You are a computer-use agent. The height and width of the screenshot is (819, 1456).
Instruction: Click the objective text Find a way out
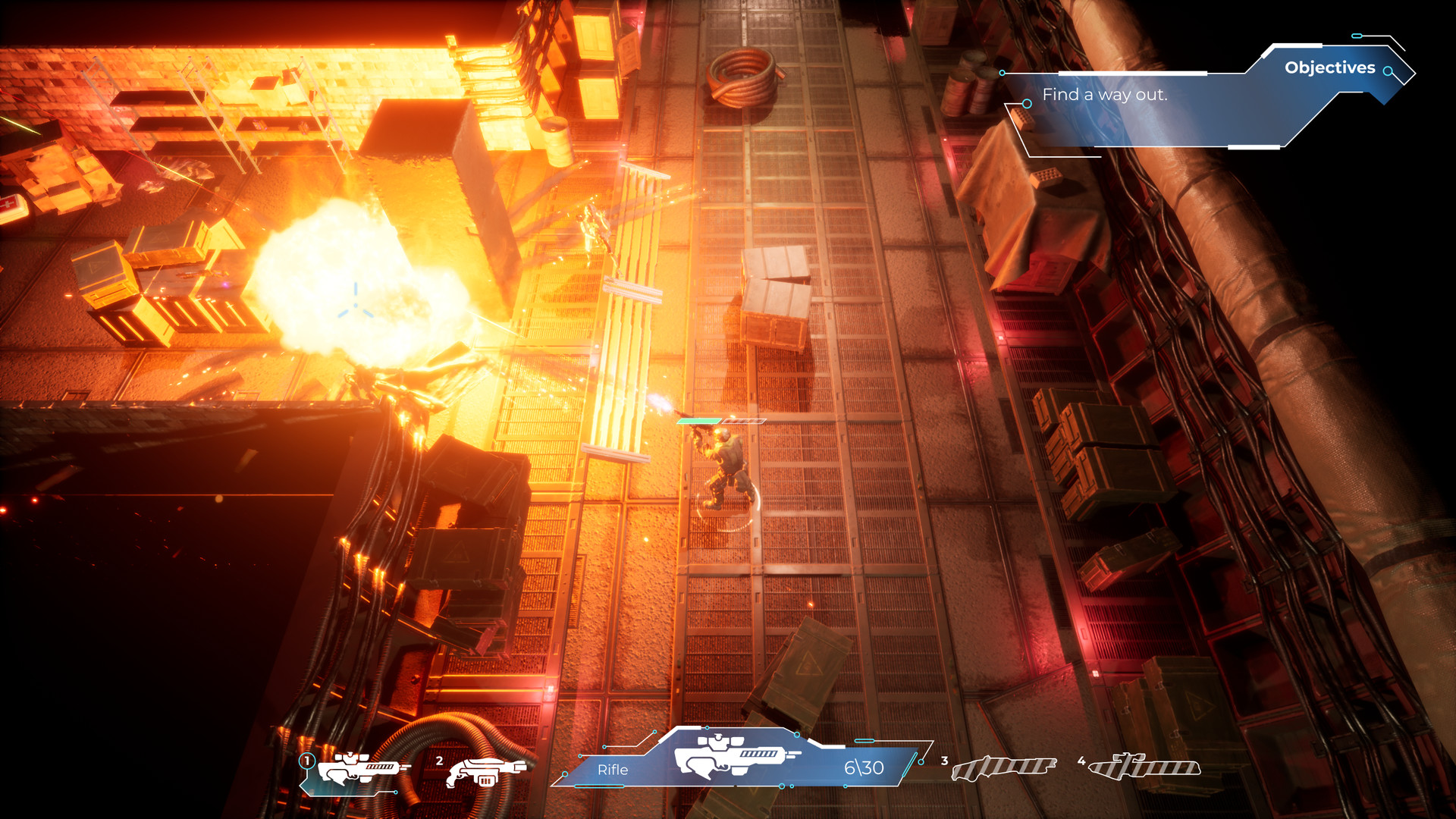[x=1106, y=96]
